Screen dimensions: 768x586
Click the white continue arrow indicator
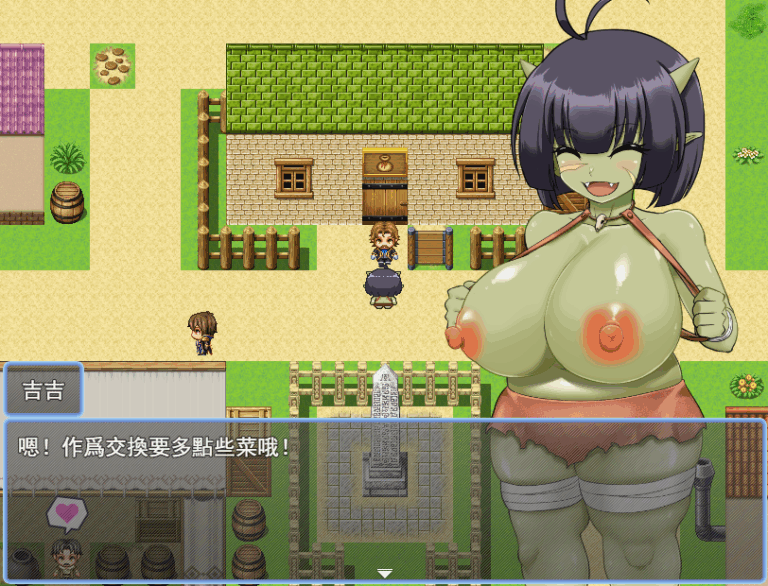pyautogui.click(x=384, y=573)
